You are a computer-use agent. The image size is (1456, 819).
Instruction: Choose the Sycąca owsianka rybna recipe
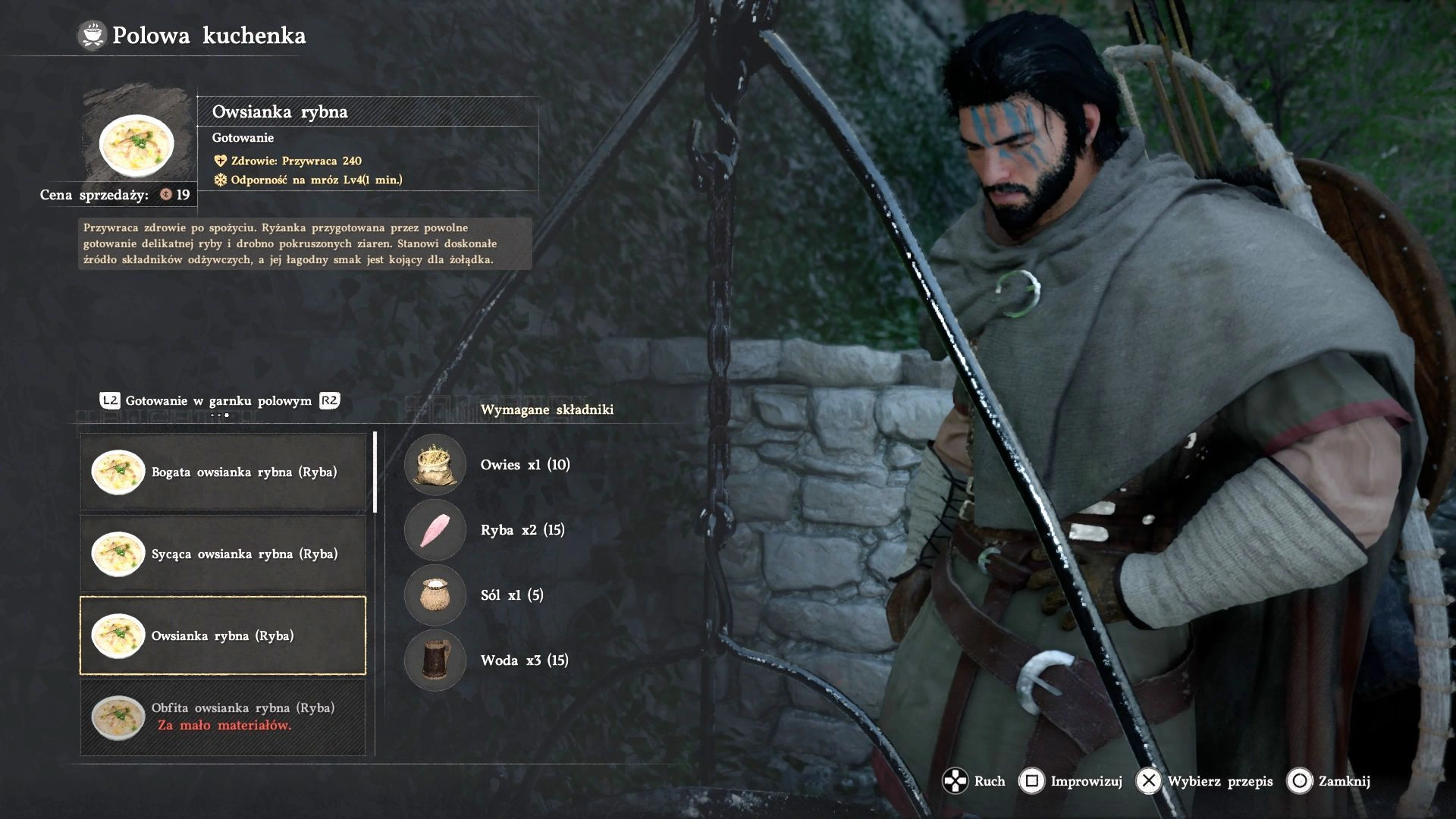point(223,554)
